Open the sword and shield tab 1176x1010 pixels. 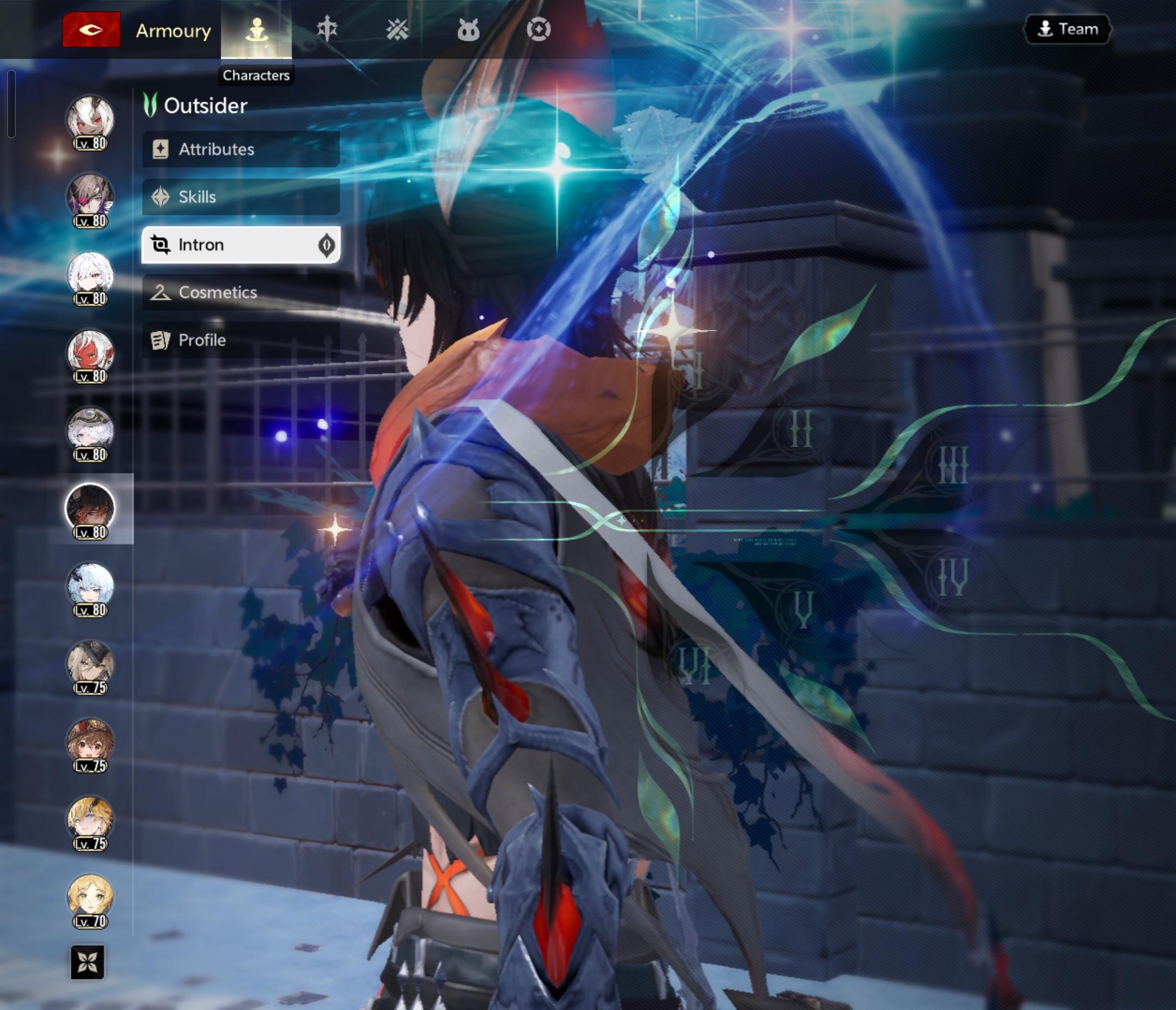coord(327,29)
